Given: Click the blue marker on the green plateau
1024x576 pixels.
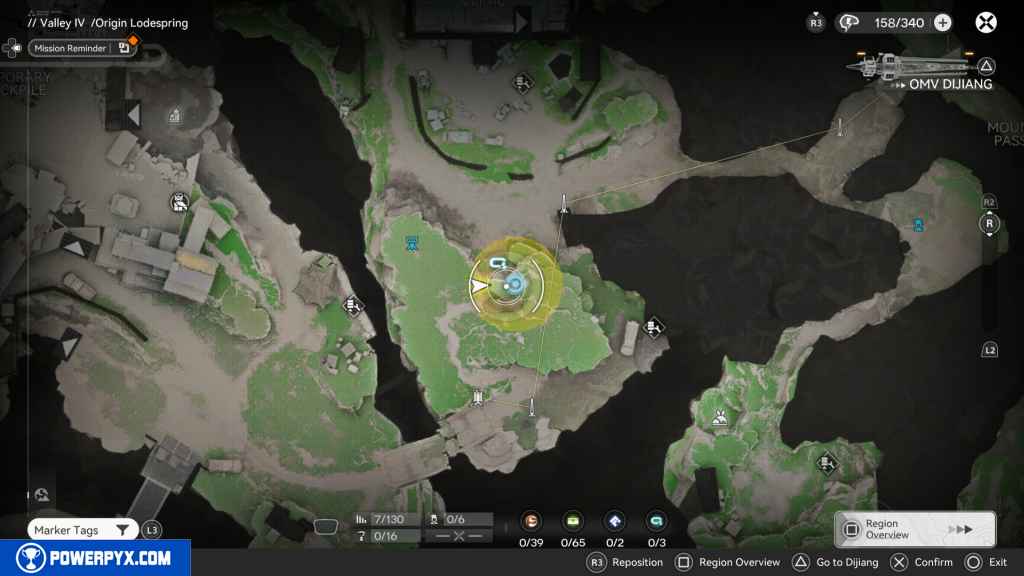Looking at the screenshot, I should point(412,242).
